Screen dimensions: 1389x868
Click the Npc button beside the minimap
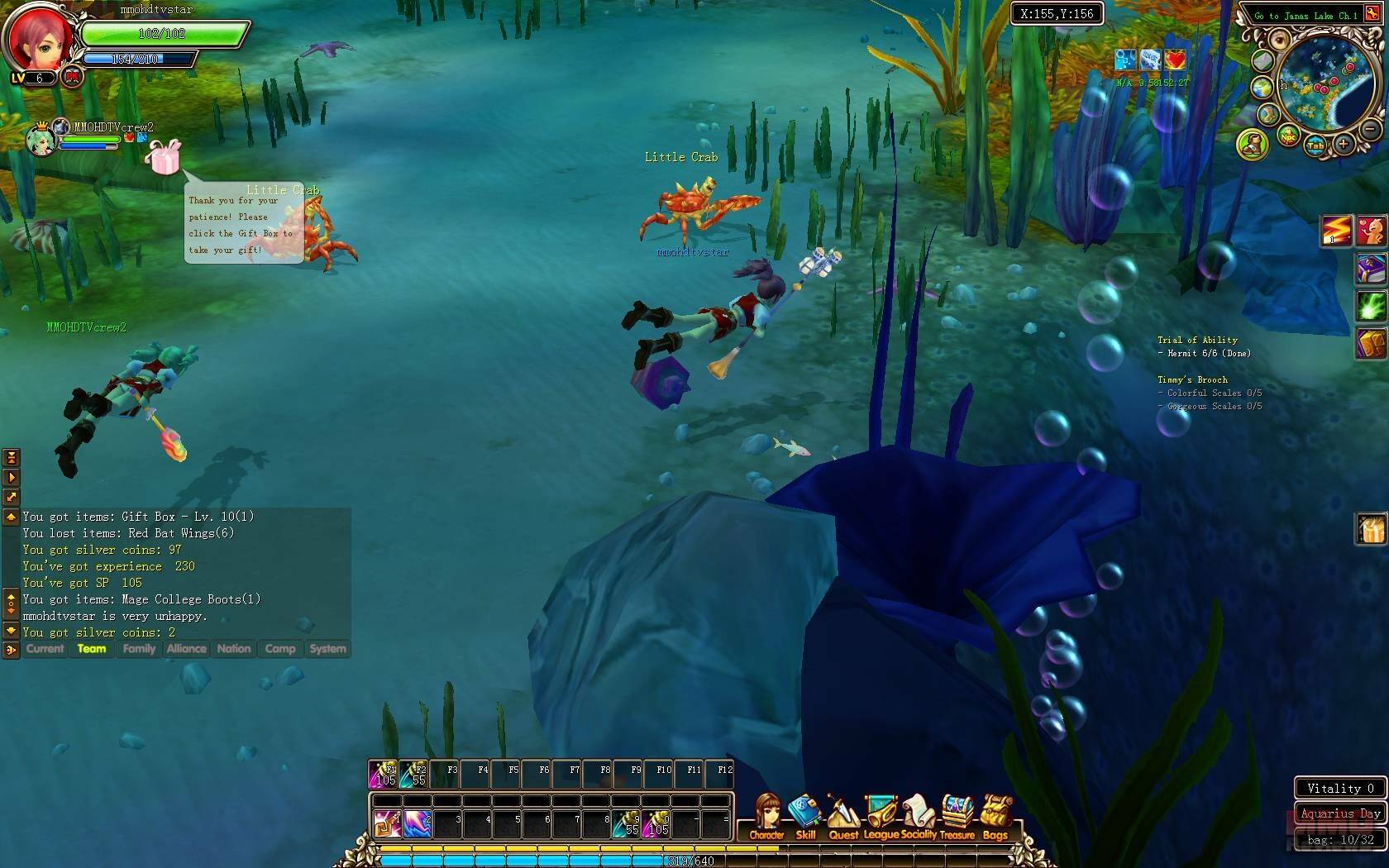(x=1287, y=137)
